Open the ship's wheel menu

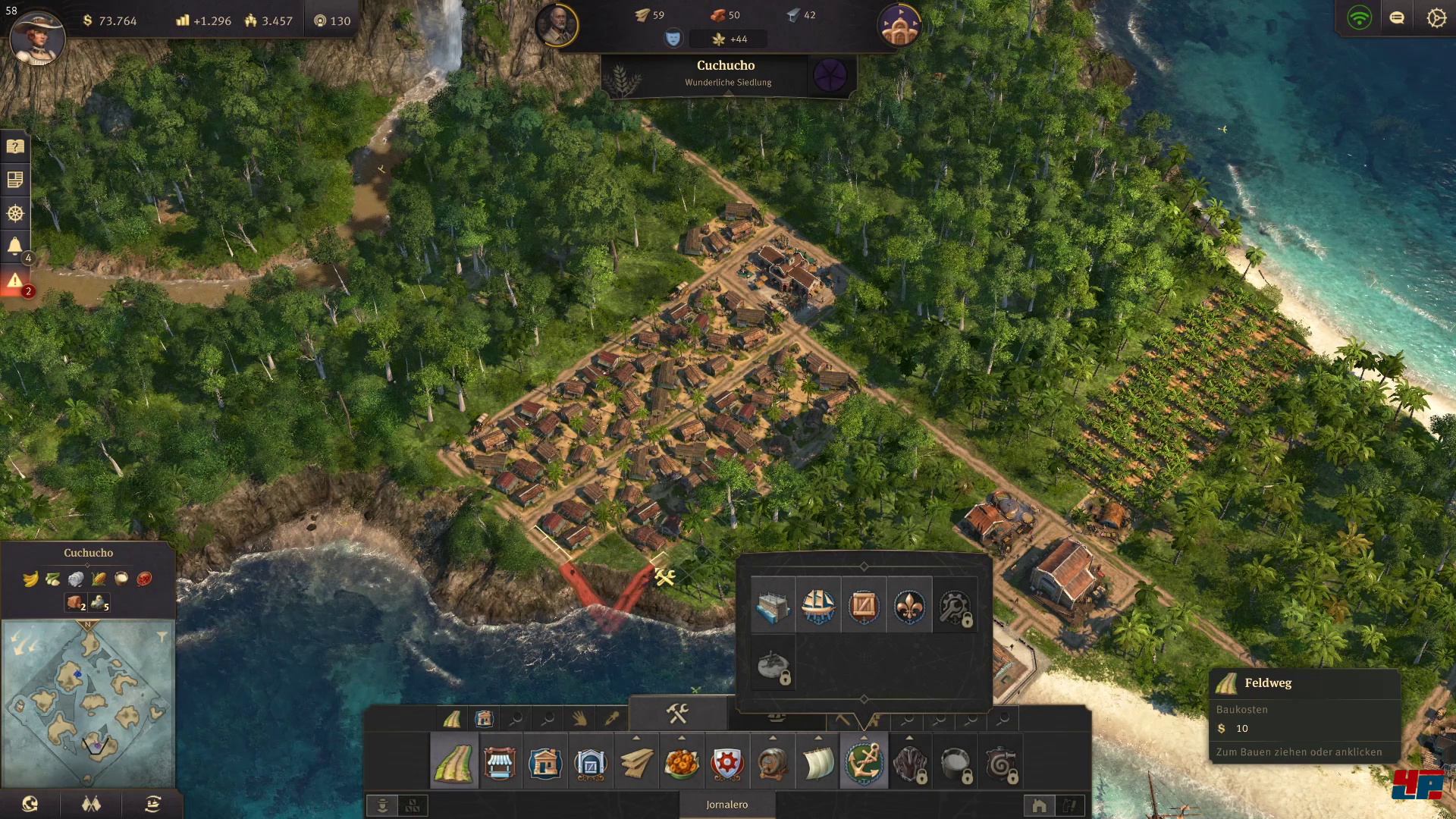pyautogui.click(x=15, y=213)
